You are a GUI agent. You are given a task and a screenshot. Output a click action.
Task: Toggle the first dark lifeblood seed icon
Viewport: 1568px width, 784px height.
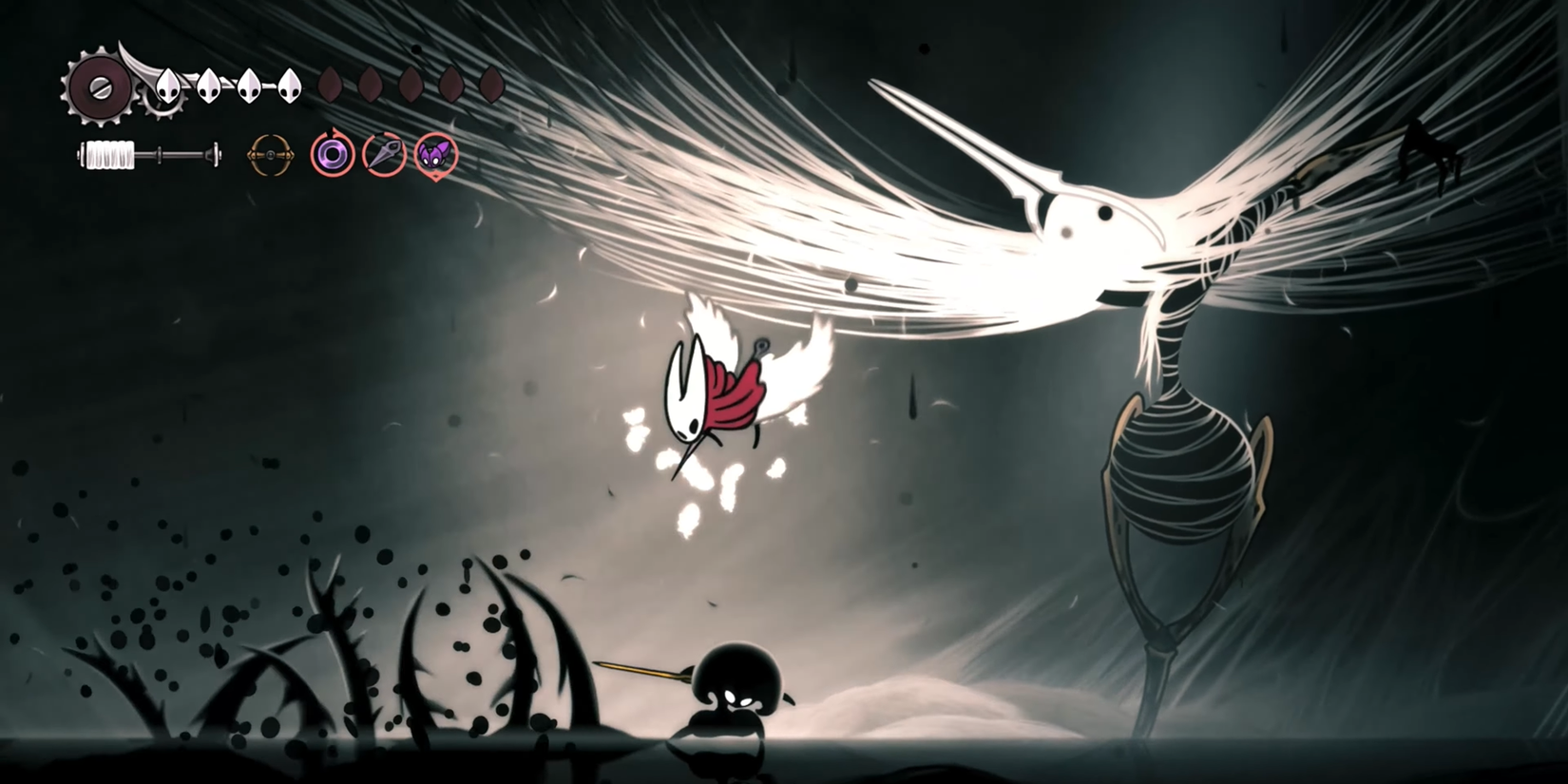click(331, 86)
